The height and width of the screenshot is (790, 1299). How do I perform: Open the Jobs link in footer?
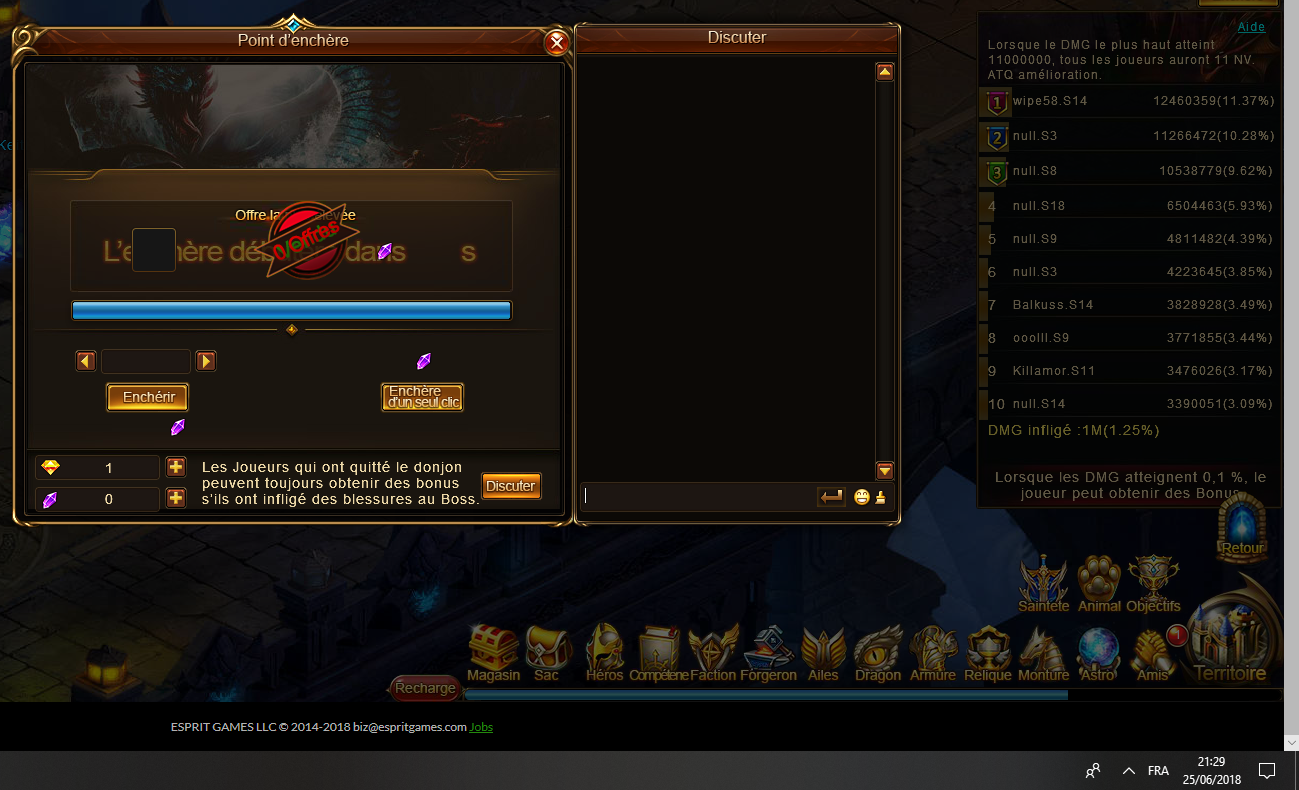(481, 727)
